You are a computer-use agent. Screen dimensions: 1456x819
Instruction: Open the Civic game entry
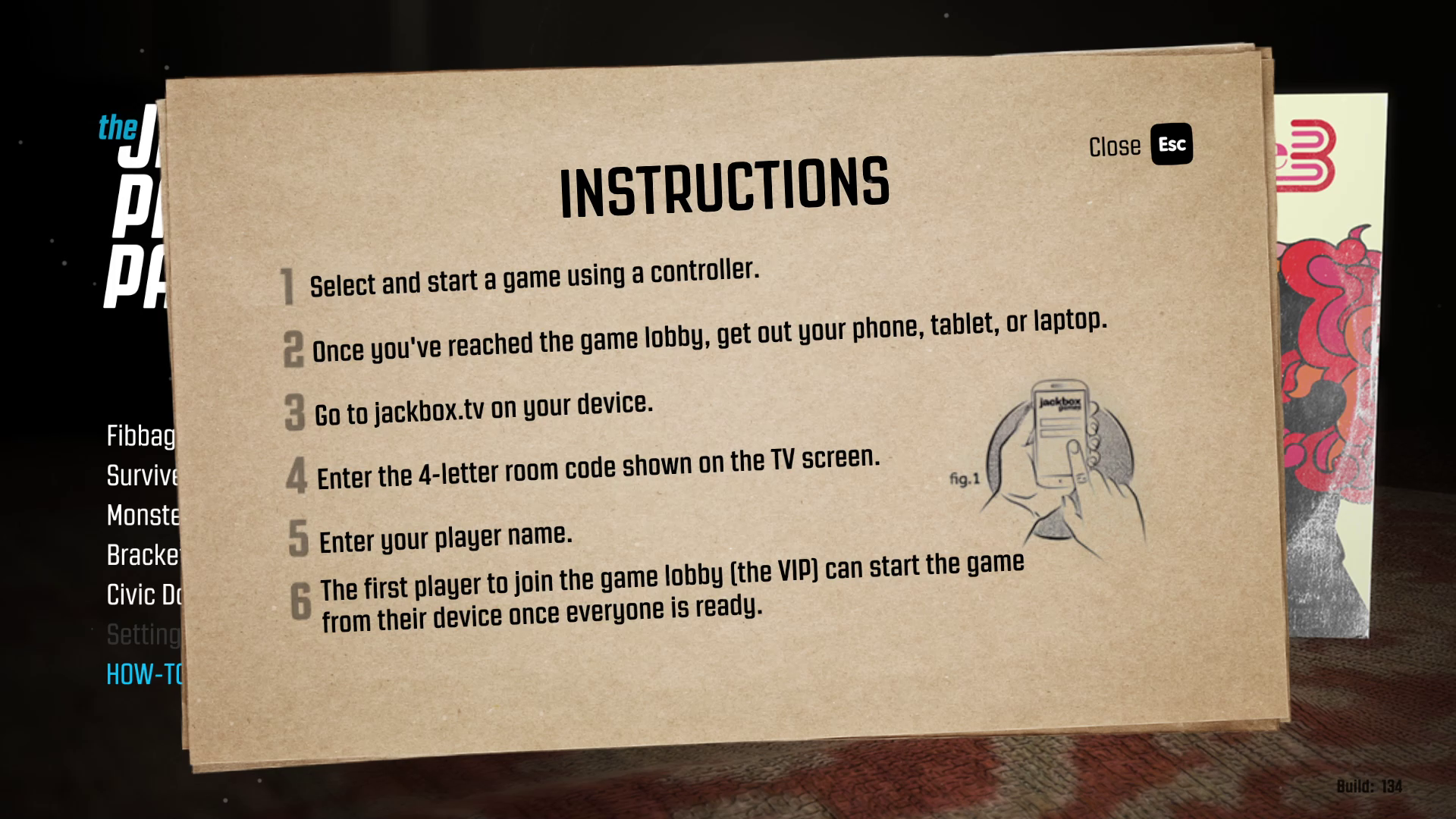tap(144, 595)
